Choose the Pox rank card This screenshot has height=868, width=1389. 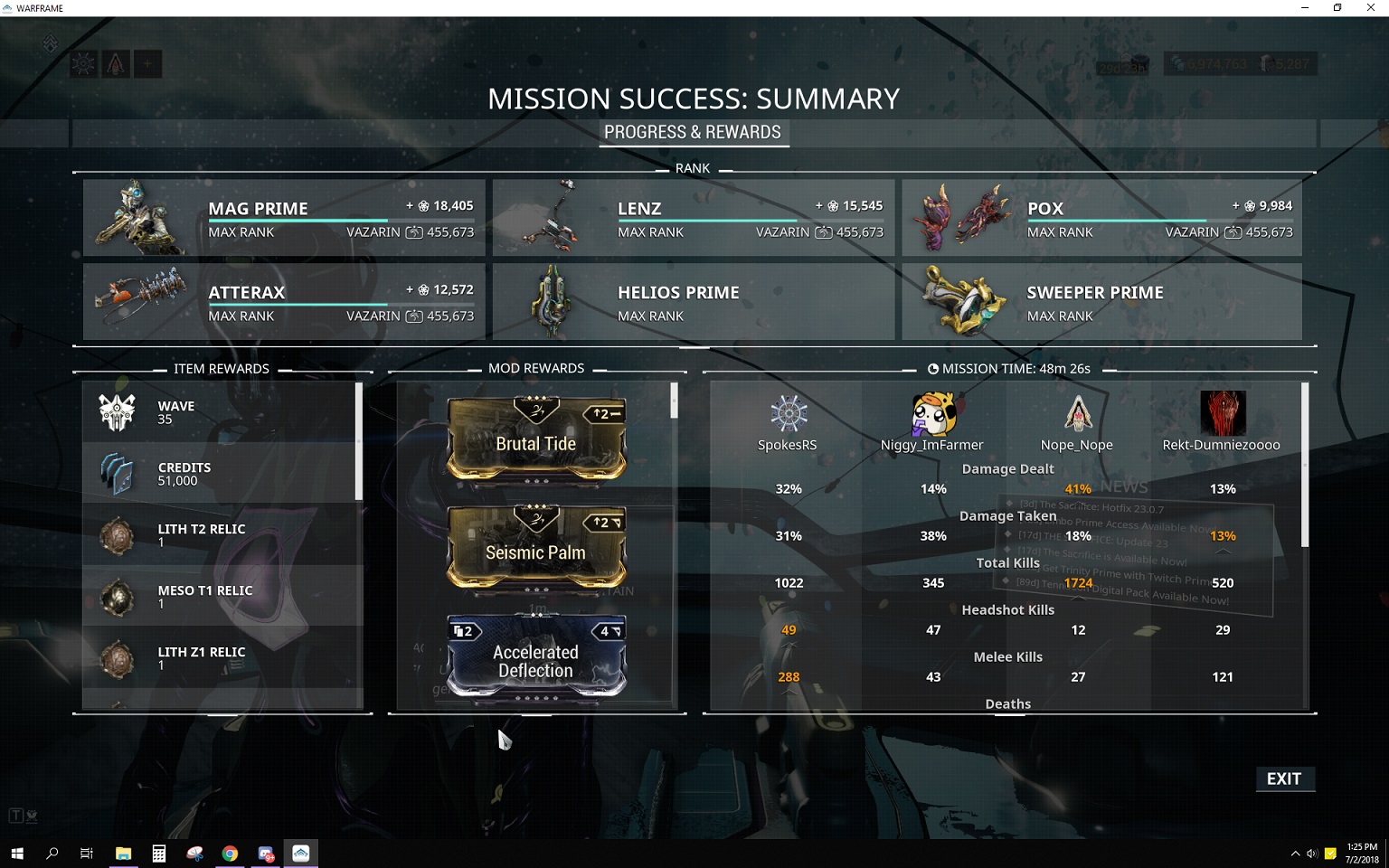(1102, 218)
